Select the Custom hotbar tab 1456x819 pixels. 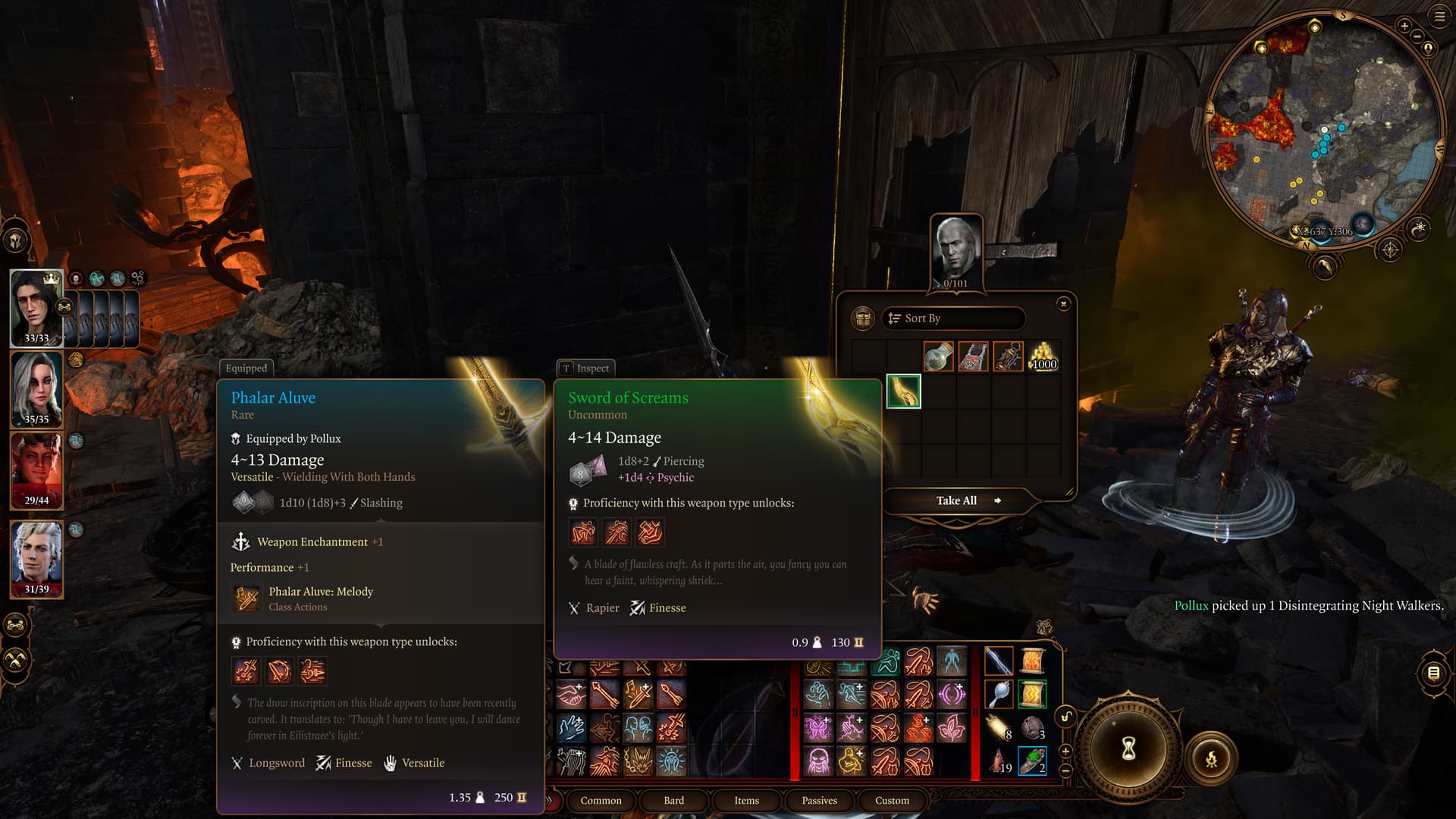point(892,800)
